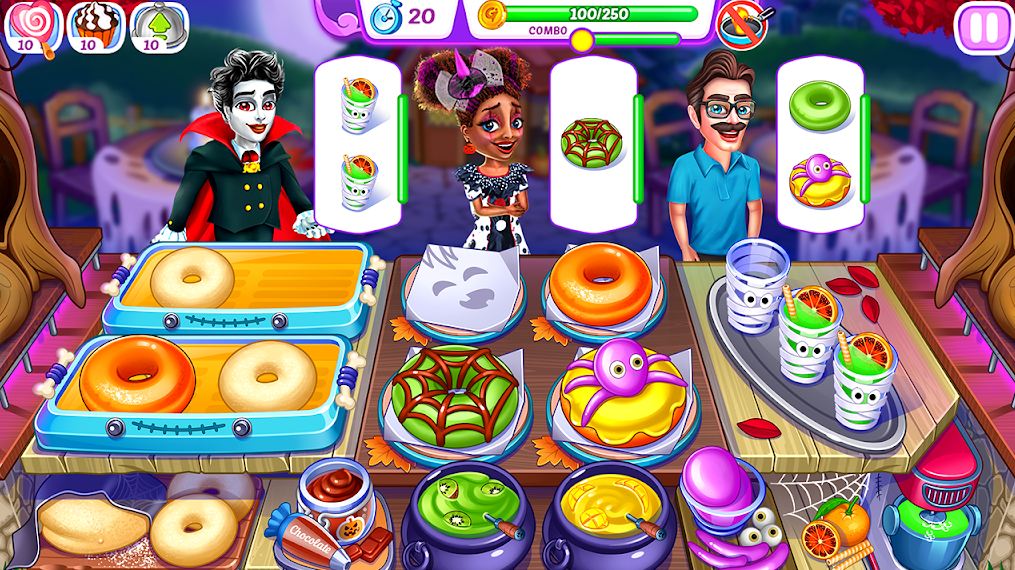
Task: Activate the green arrow serving dome booster
Action: point(151,25)
